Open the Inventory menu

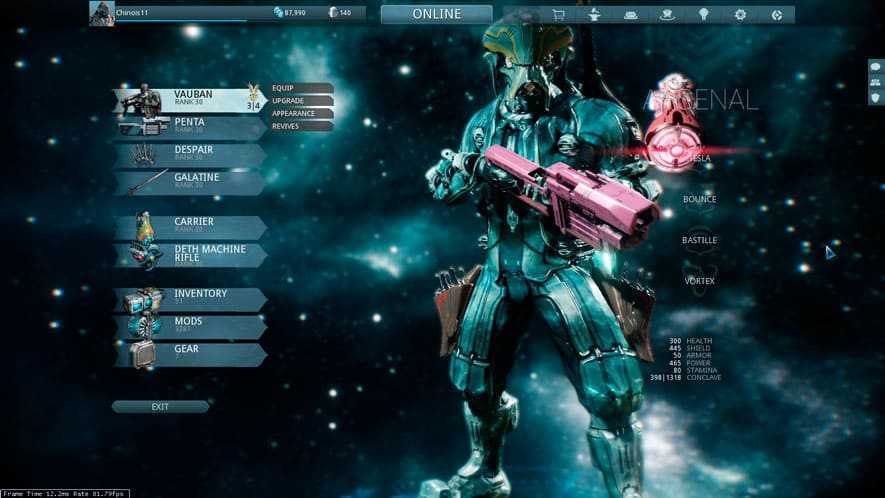(190, 298)
